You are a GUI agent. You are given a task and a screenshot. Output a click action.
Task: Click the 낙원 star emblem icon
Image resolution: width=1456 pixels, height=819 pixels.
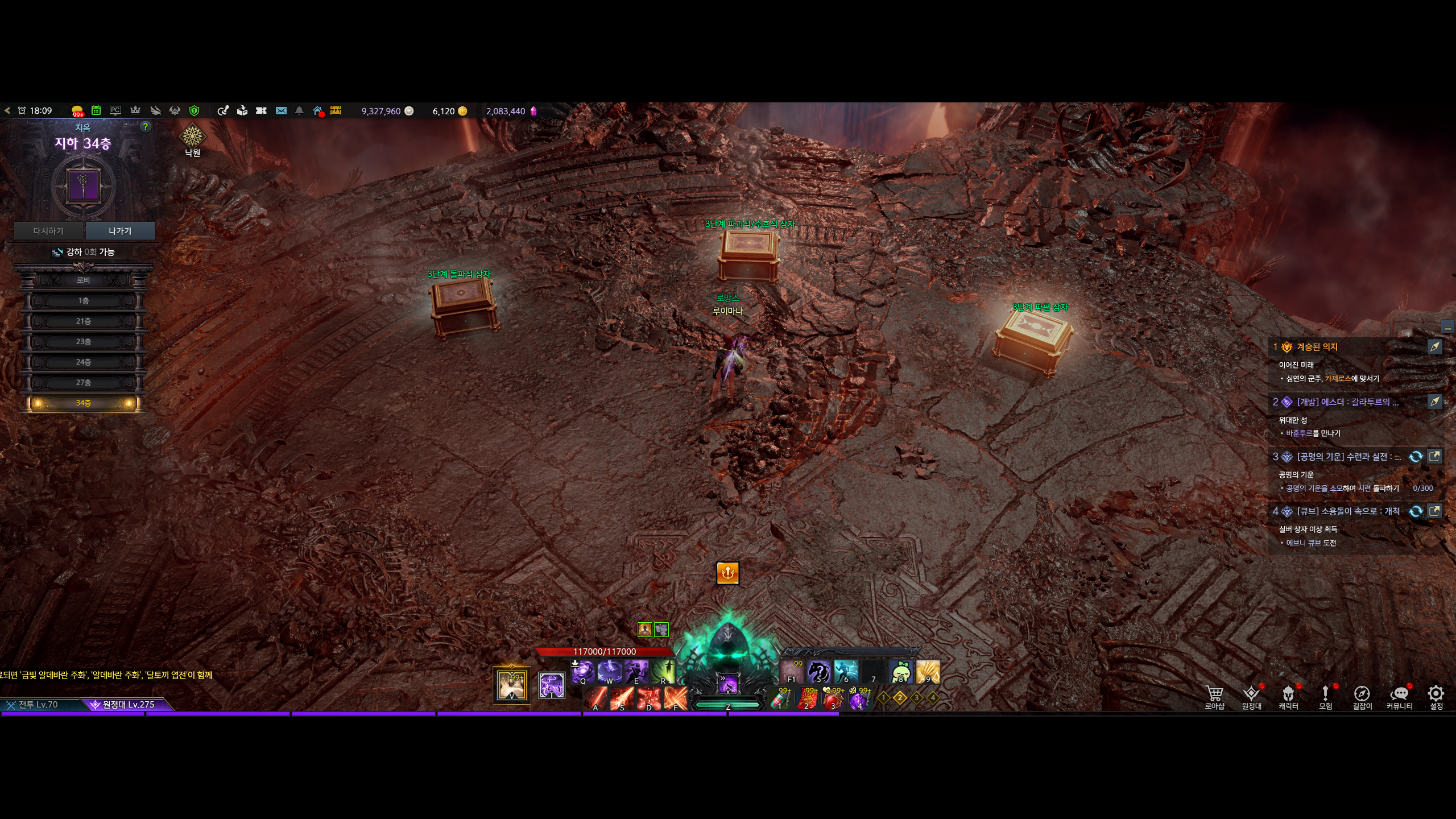point(192,137)
